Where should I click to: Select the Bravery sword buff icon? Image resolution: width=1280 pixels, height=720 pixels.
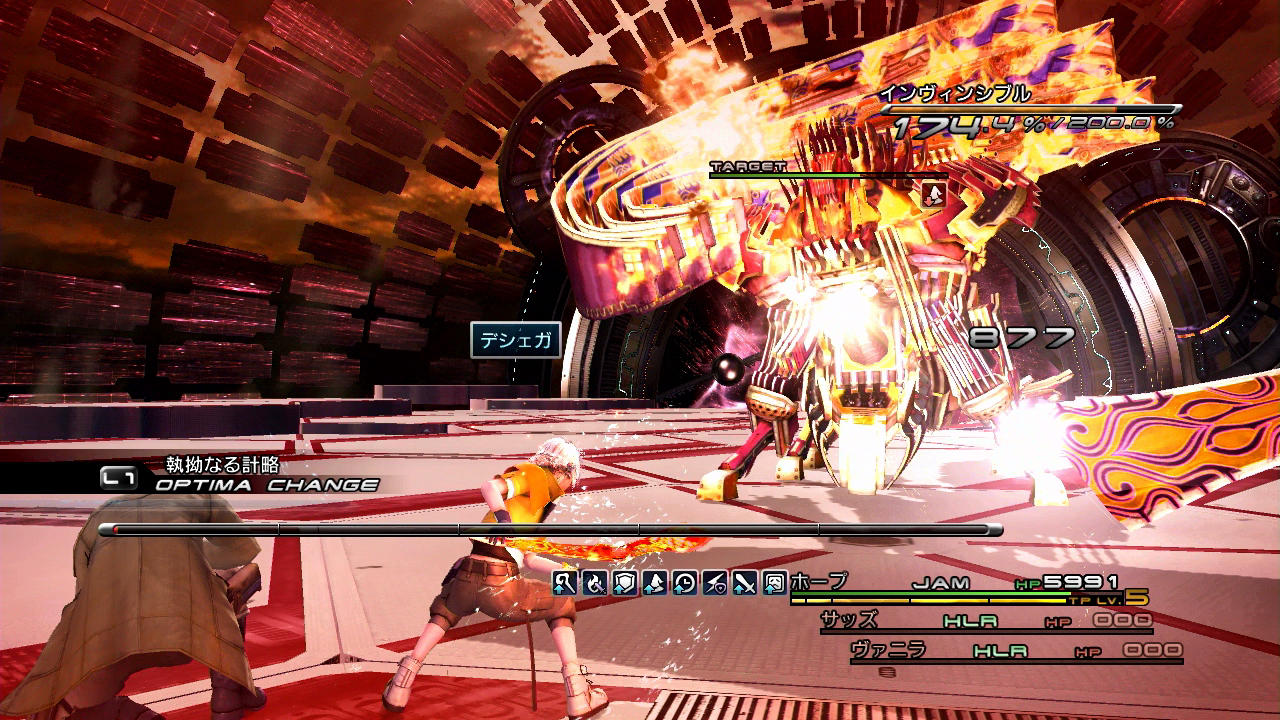(745, 582)
